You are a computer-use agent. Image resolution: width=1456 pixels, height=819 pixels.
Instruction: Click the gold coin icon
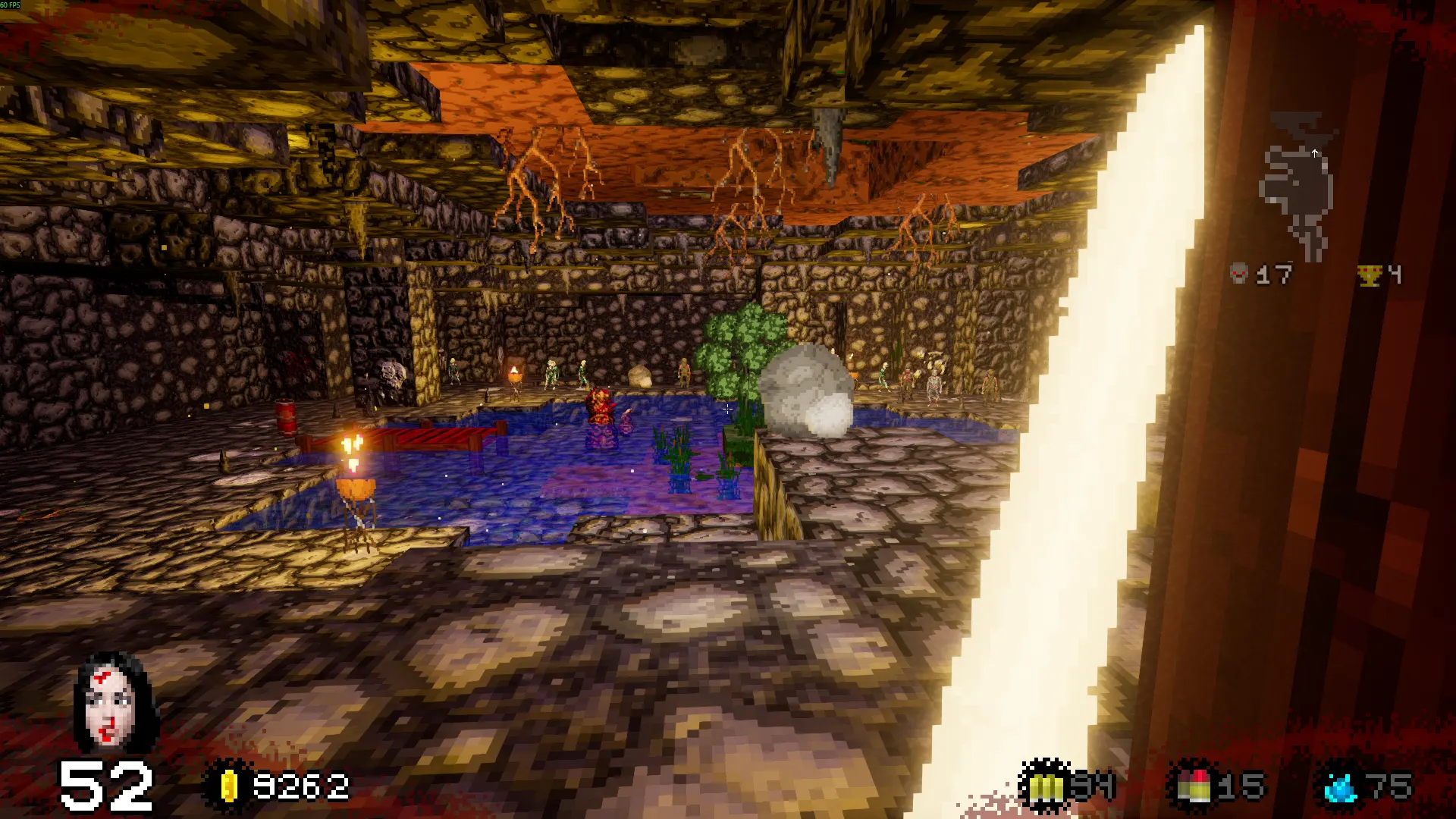[x=228, y=786]
